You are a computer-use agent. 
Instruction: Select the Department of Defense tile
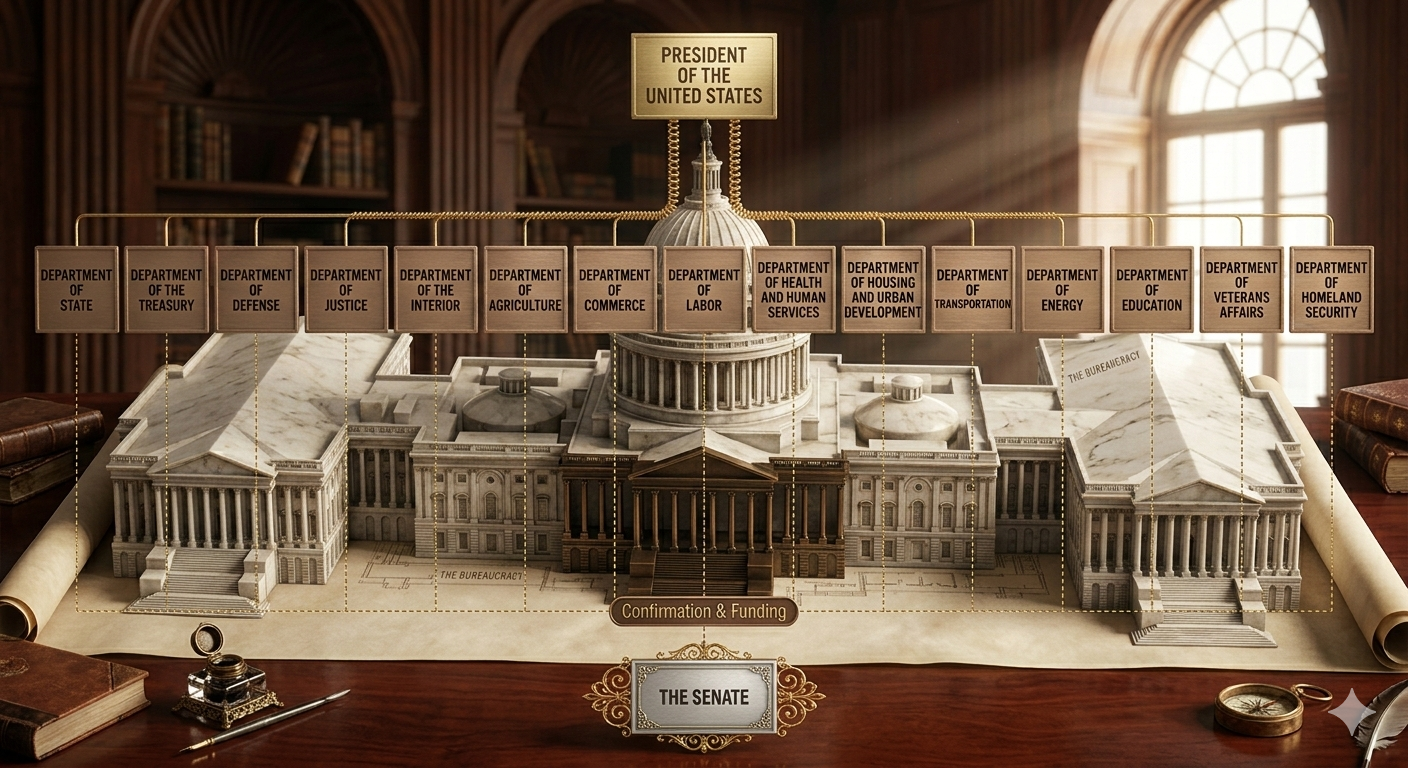[256, 289]
